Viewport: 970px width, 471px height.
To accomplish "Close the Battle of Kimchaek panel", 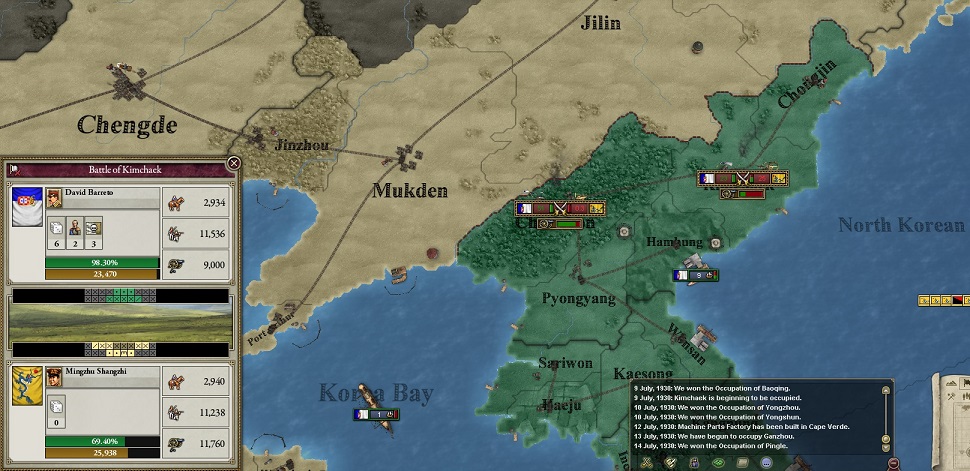I will 234,163.
